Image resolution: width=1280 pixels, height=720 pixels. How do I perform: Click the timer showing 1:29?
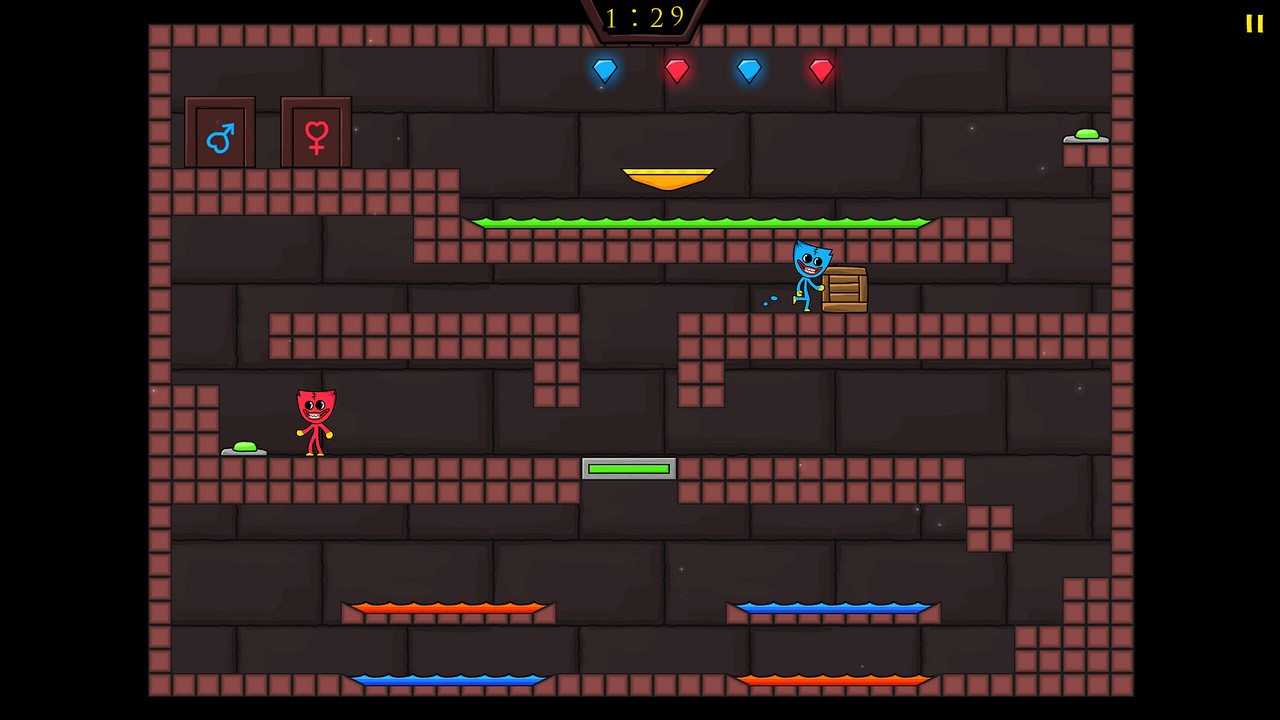tap(643, 17)
